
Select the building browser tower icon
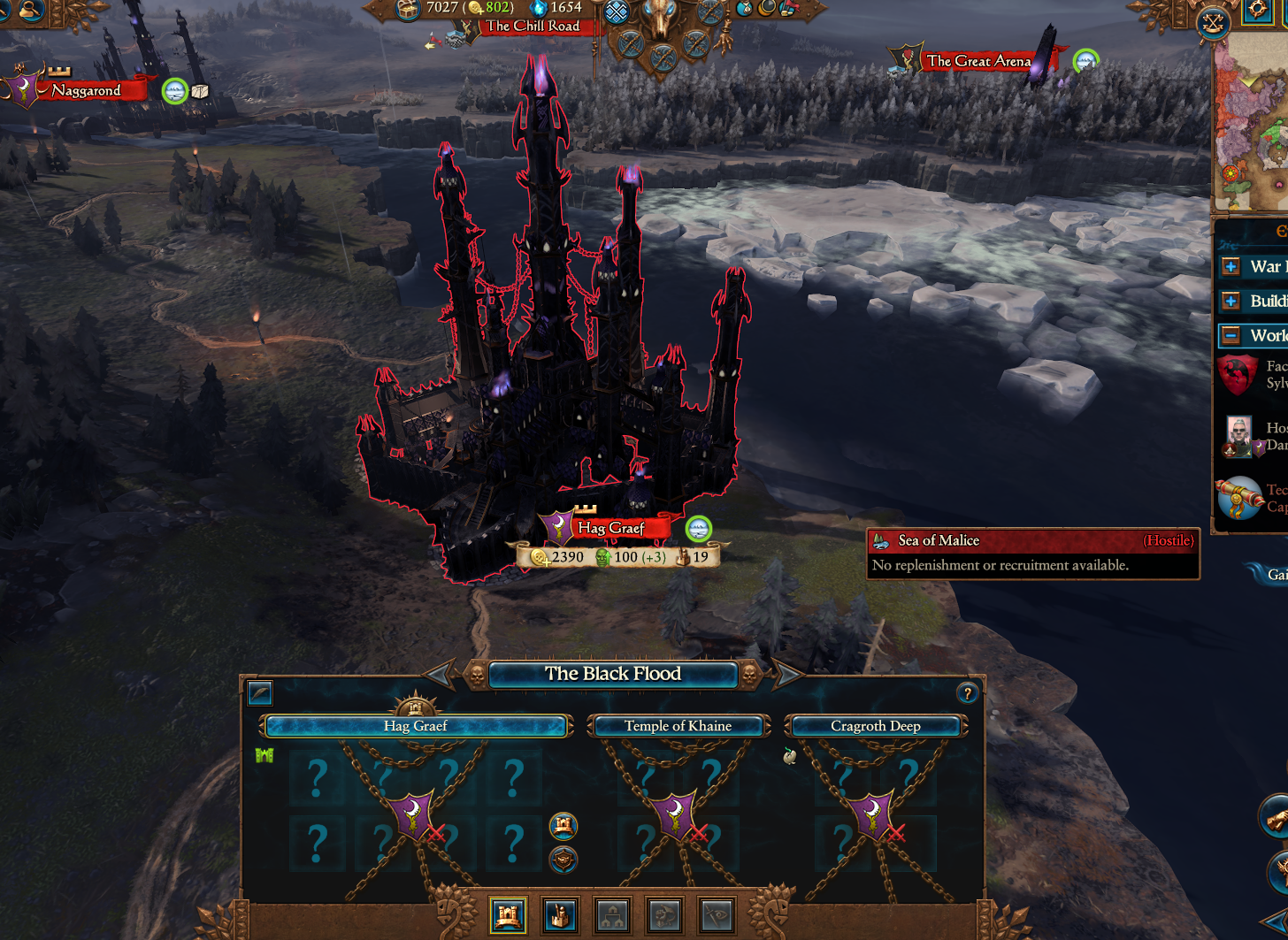[x=559, y=915]
